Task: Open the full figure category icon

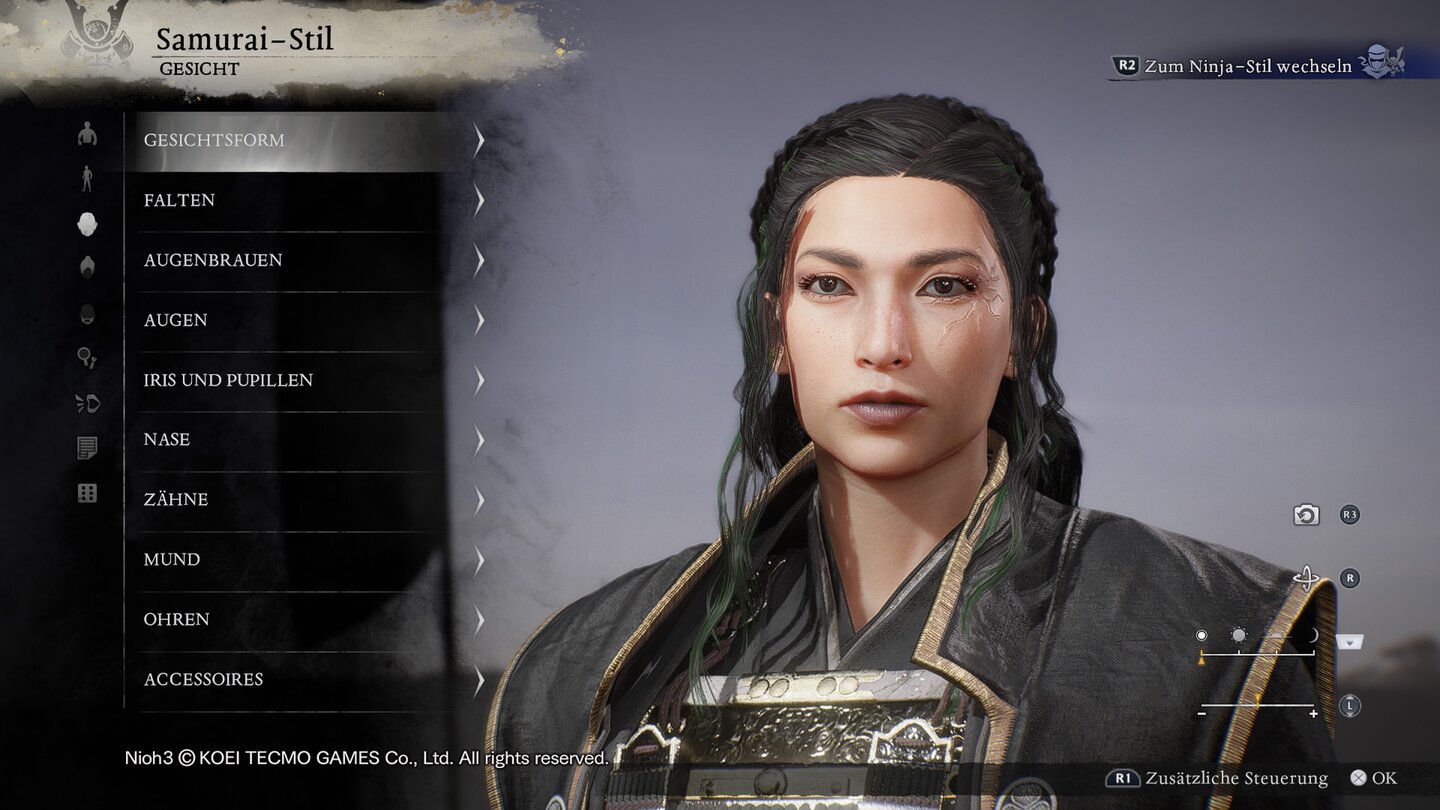Action: [88, 180]
